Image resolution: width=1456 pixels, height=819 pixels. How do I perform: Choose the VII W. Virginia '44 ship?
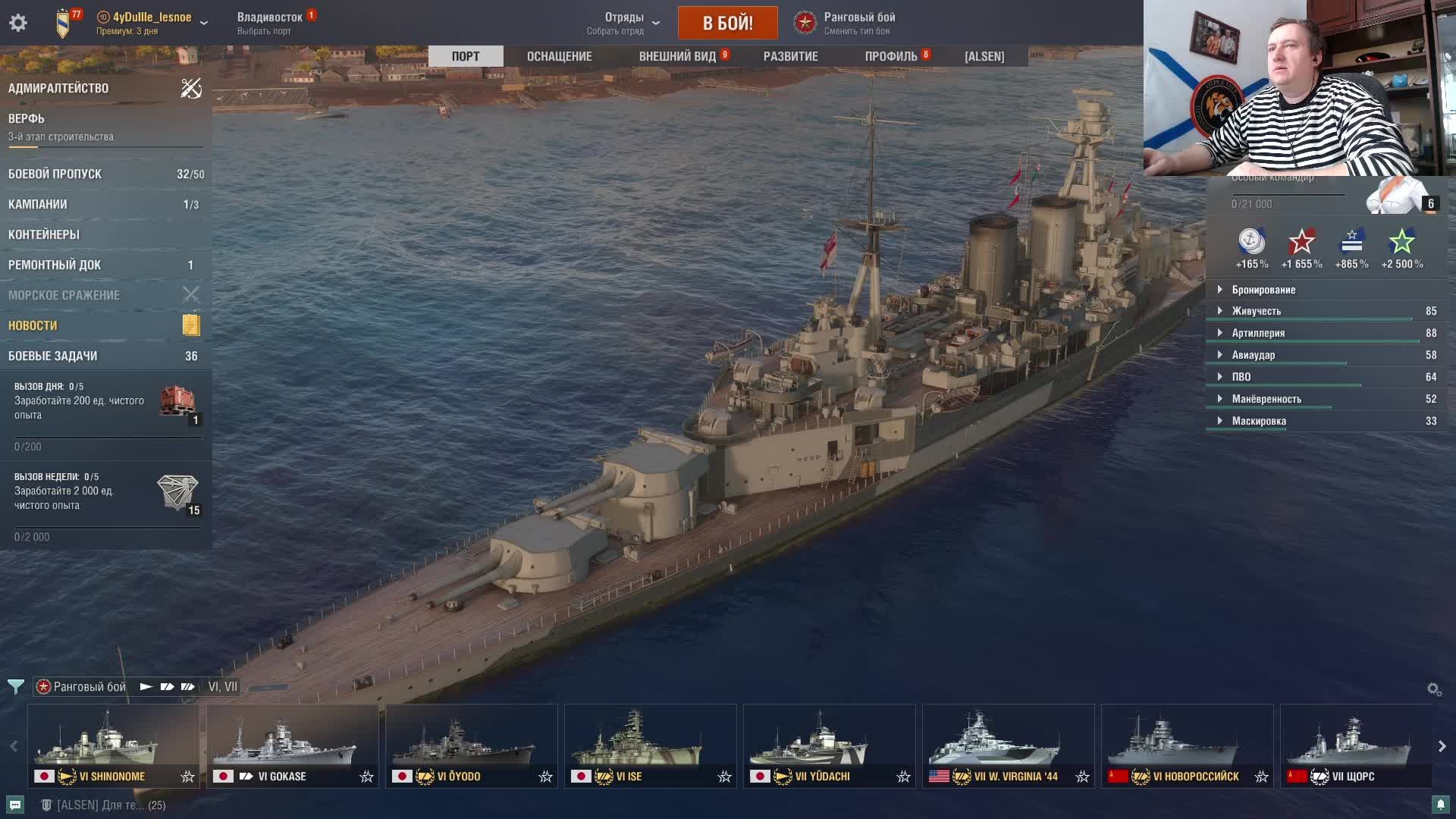point(1008,745)
